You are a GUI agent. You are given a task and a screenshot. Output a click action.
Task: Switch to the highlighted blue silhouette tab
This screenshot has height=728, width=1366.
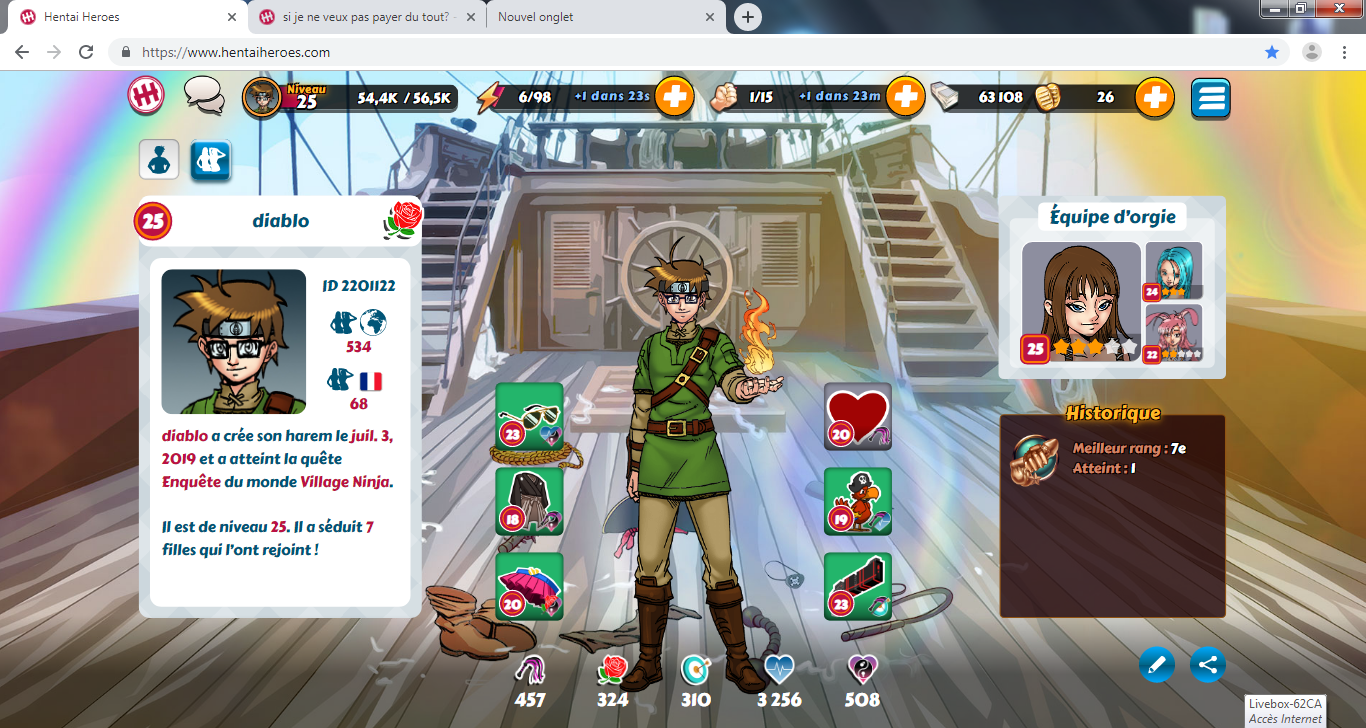click(x=211, y=159)
